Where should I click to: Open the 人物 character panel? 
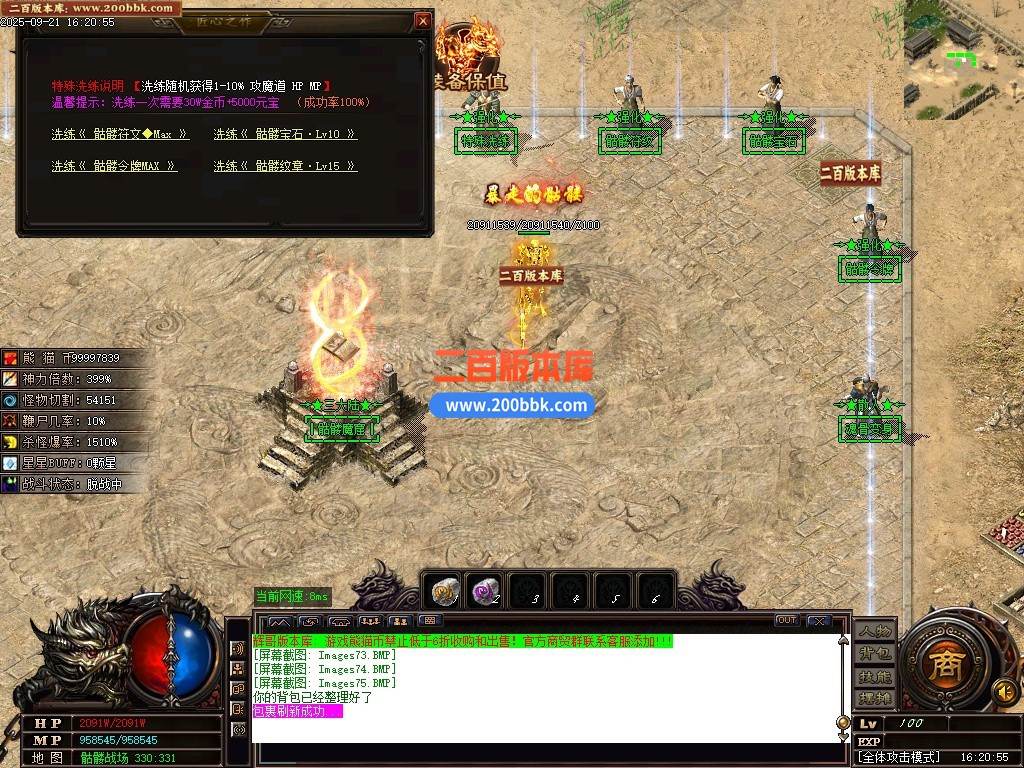tap(874, 633)
